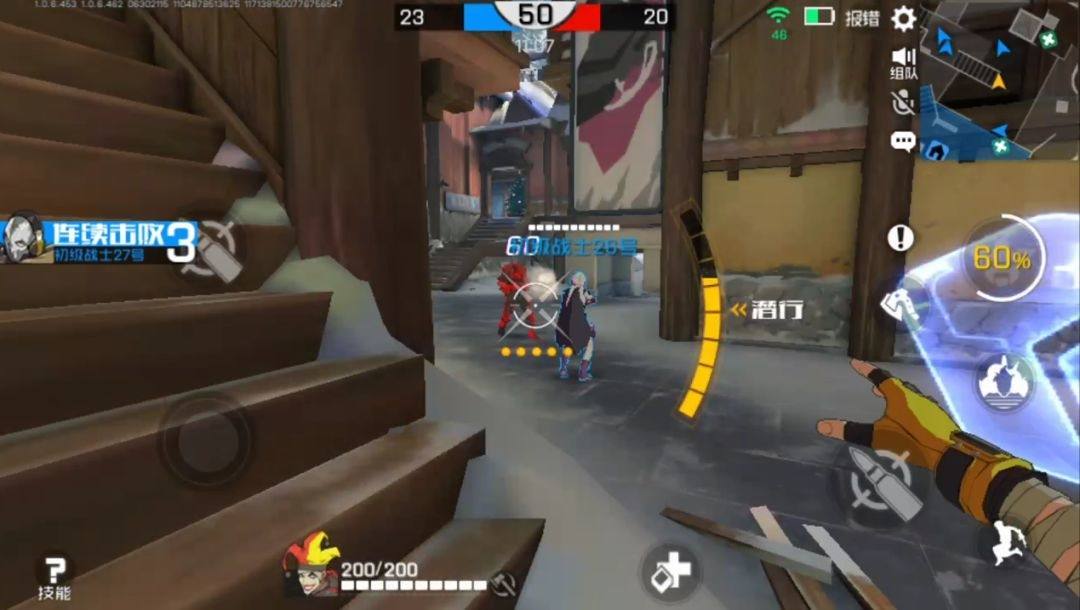Fire with the right-side bullet crosshair button
The width and height of the screenshot is (1080, 610).
tap(880, 484)
